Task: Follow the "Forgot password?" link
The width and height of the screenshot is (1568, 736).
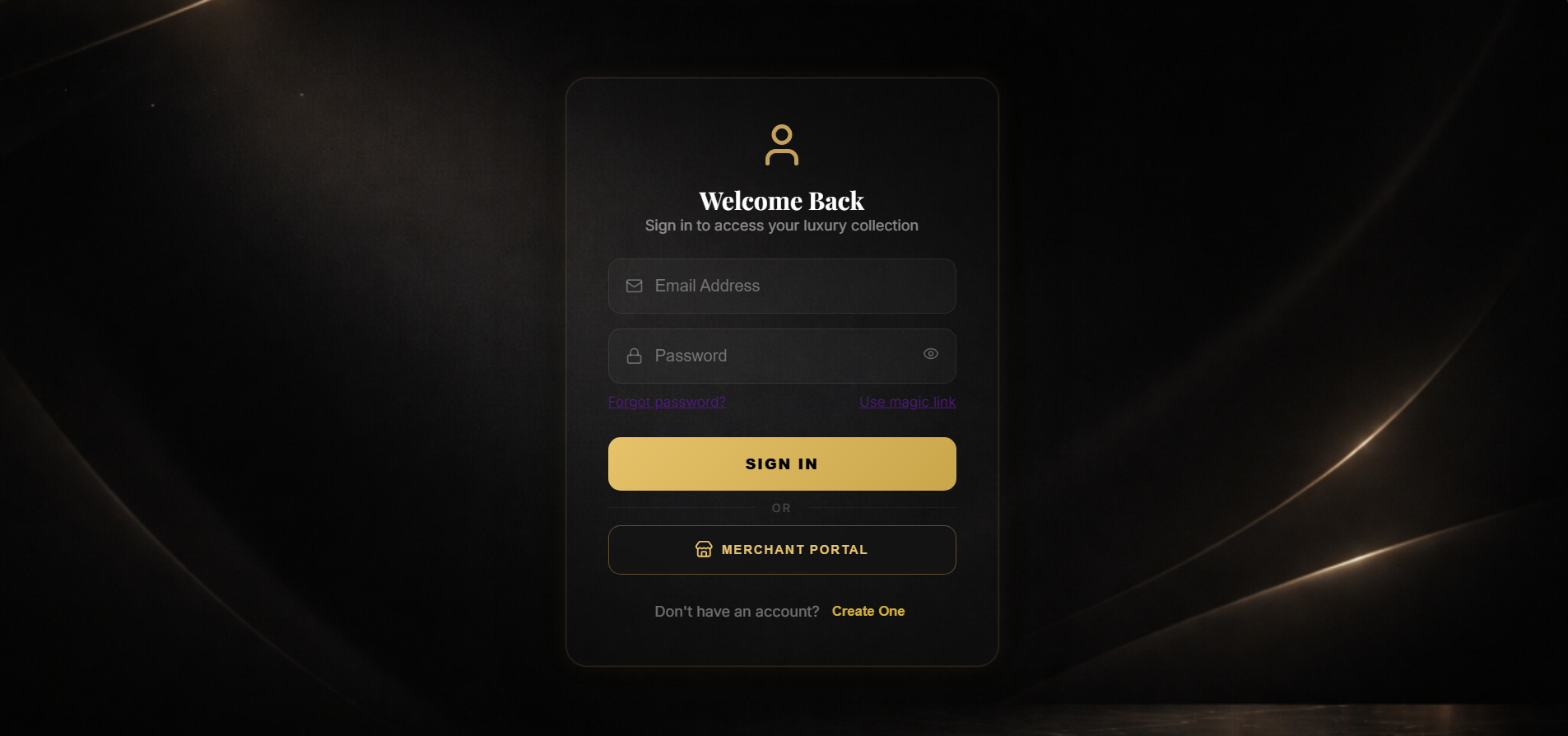Action: (666, 402)
